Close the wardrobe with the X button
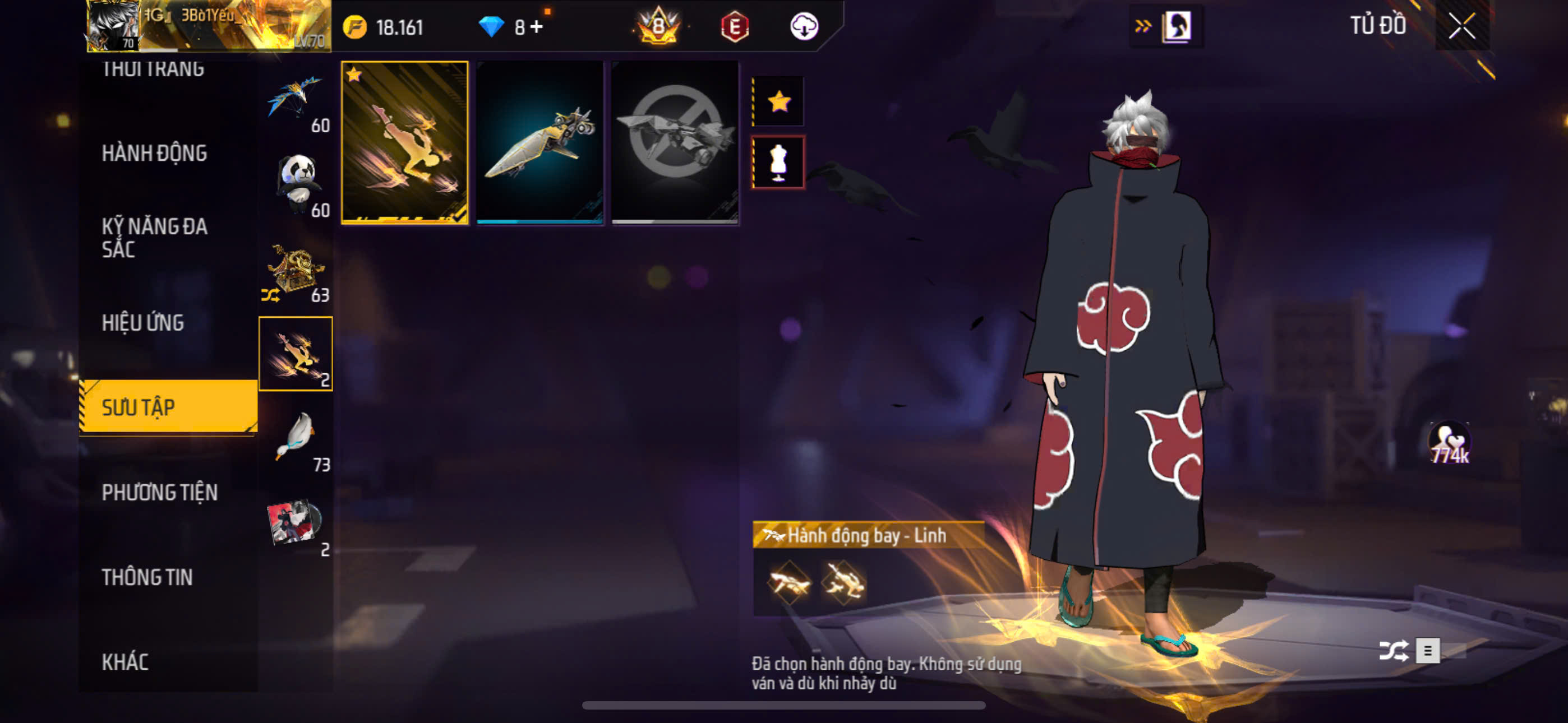 [1461, 26]
